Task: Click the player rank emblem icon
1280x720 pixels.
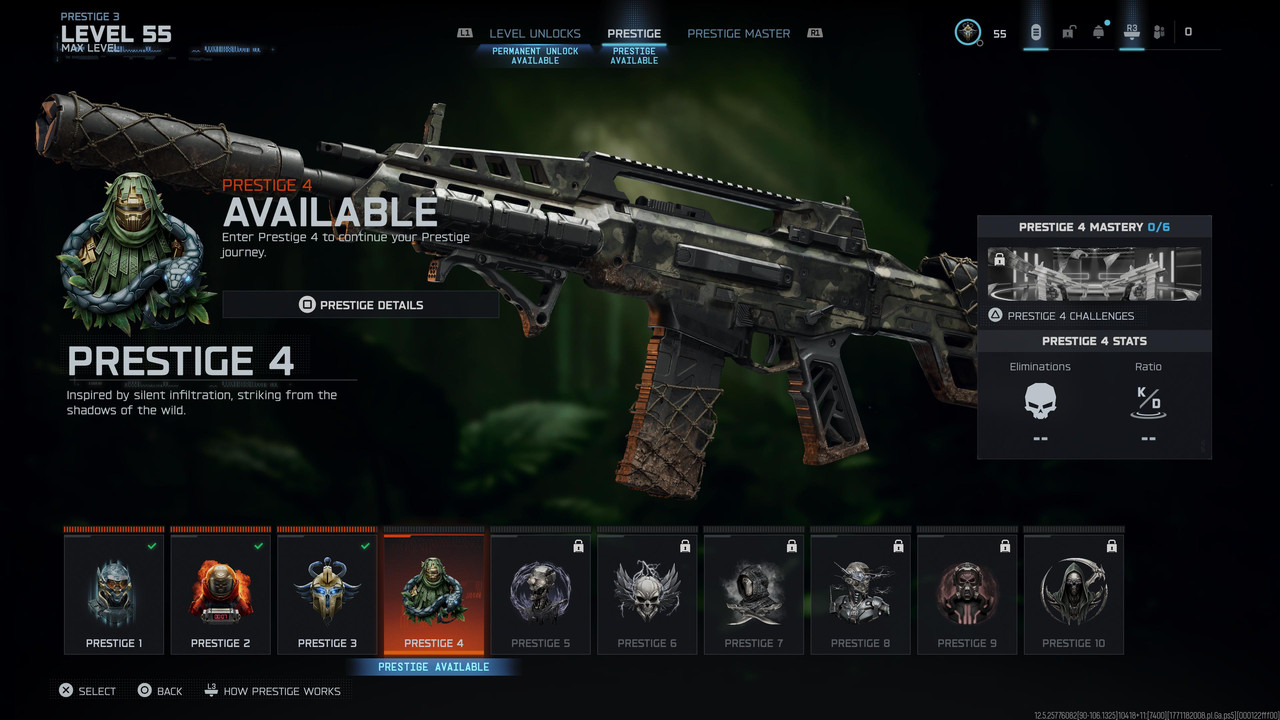Action: click(x=967, y=32)
